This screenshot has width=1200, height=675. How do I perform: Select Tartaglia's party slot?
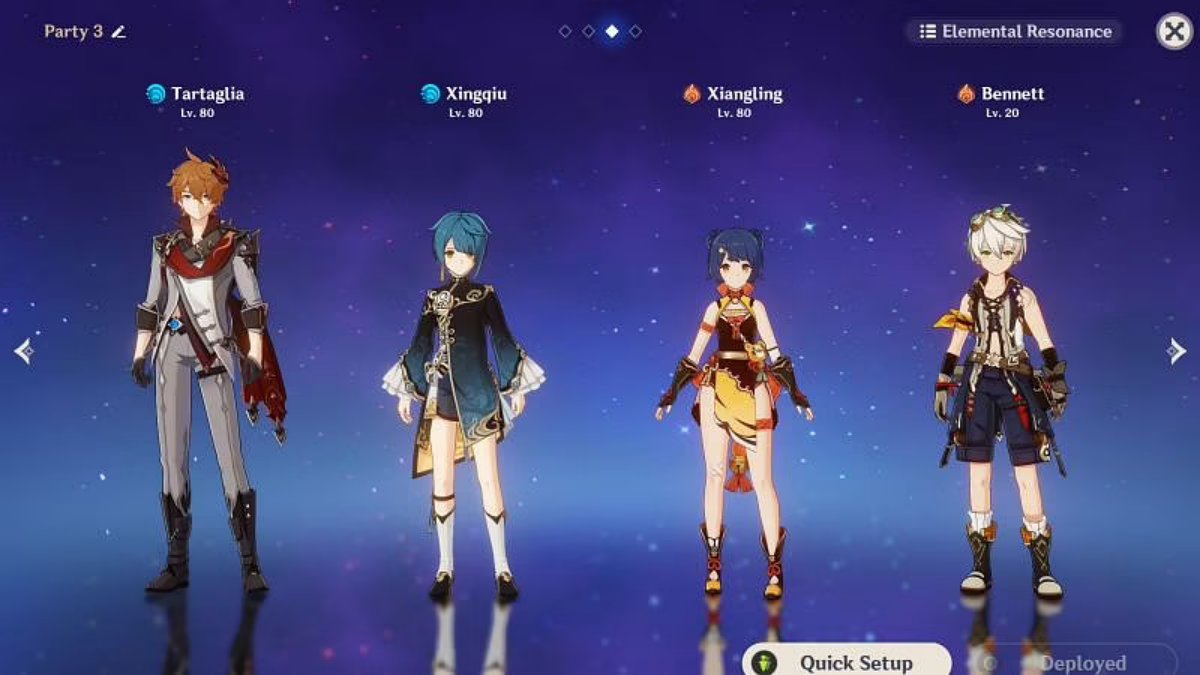pos(207,370)
